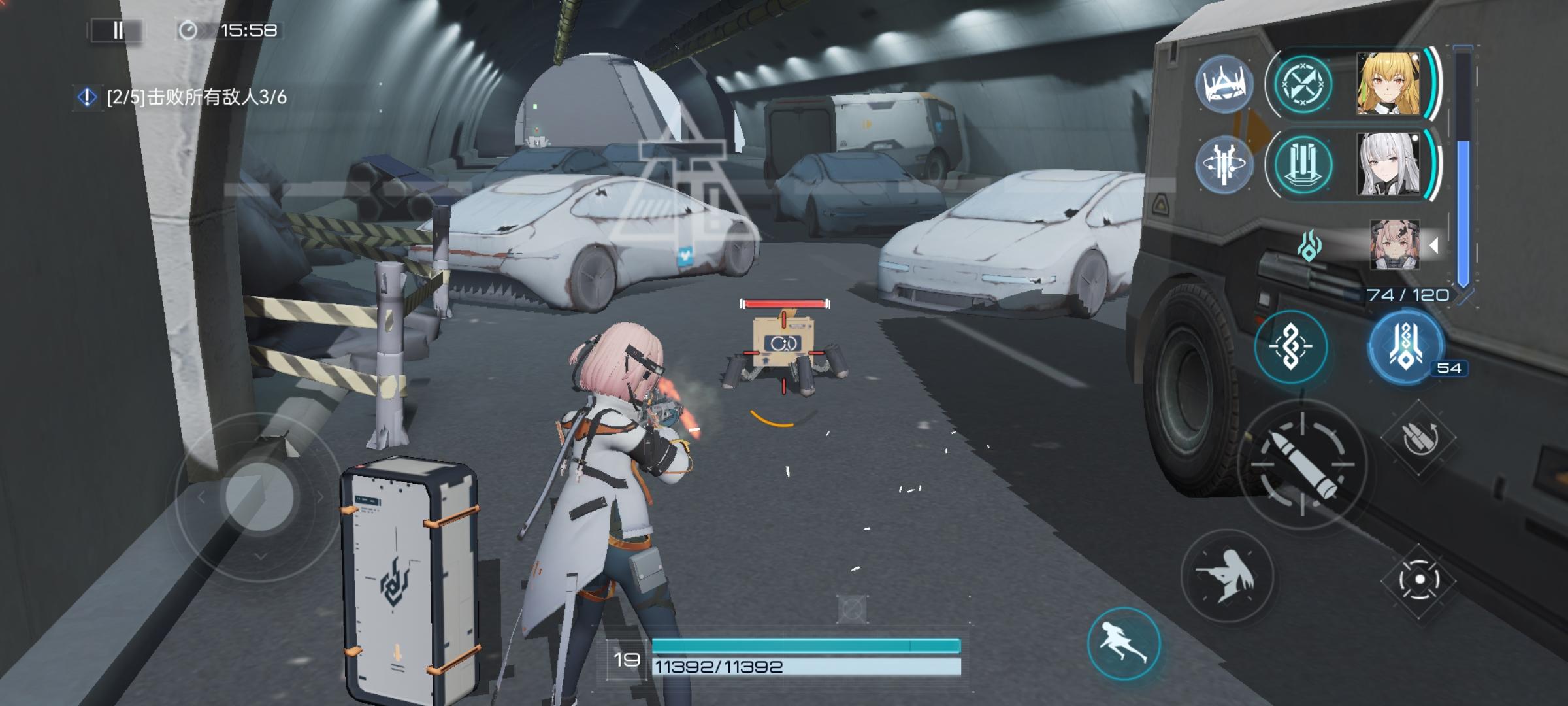Select the pink-haired active character portrait
Screen dimensions: 1568x706
(x=1394, y=245)
